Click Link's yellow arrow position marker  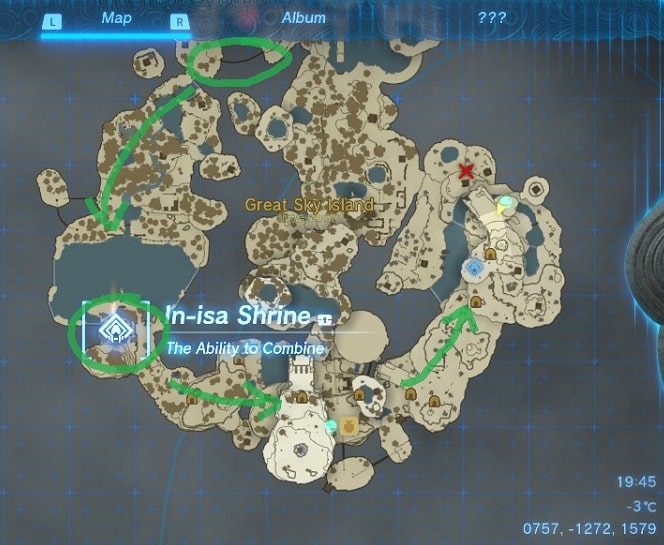(x=503, y=210)
